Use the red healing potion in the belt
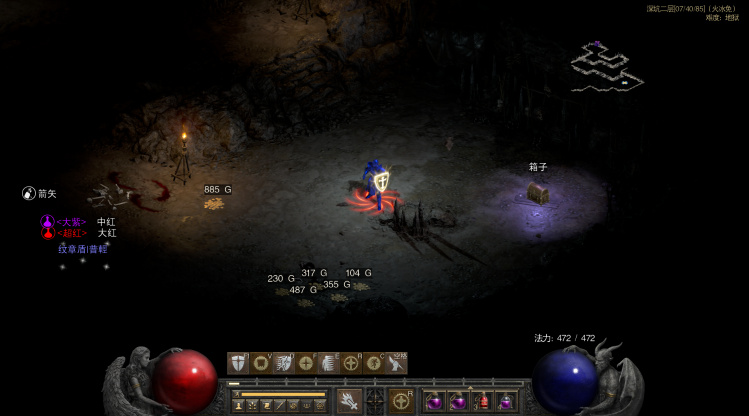Viewport: 749px width, 416px height. pos(483,401)
